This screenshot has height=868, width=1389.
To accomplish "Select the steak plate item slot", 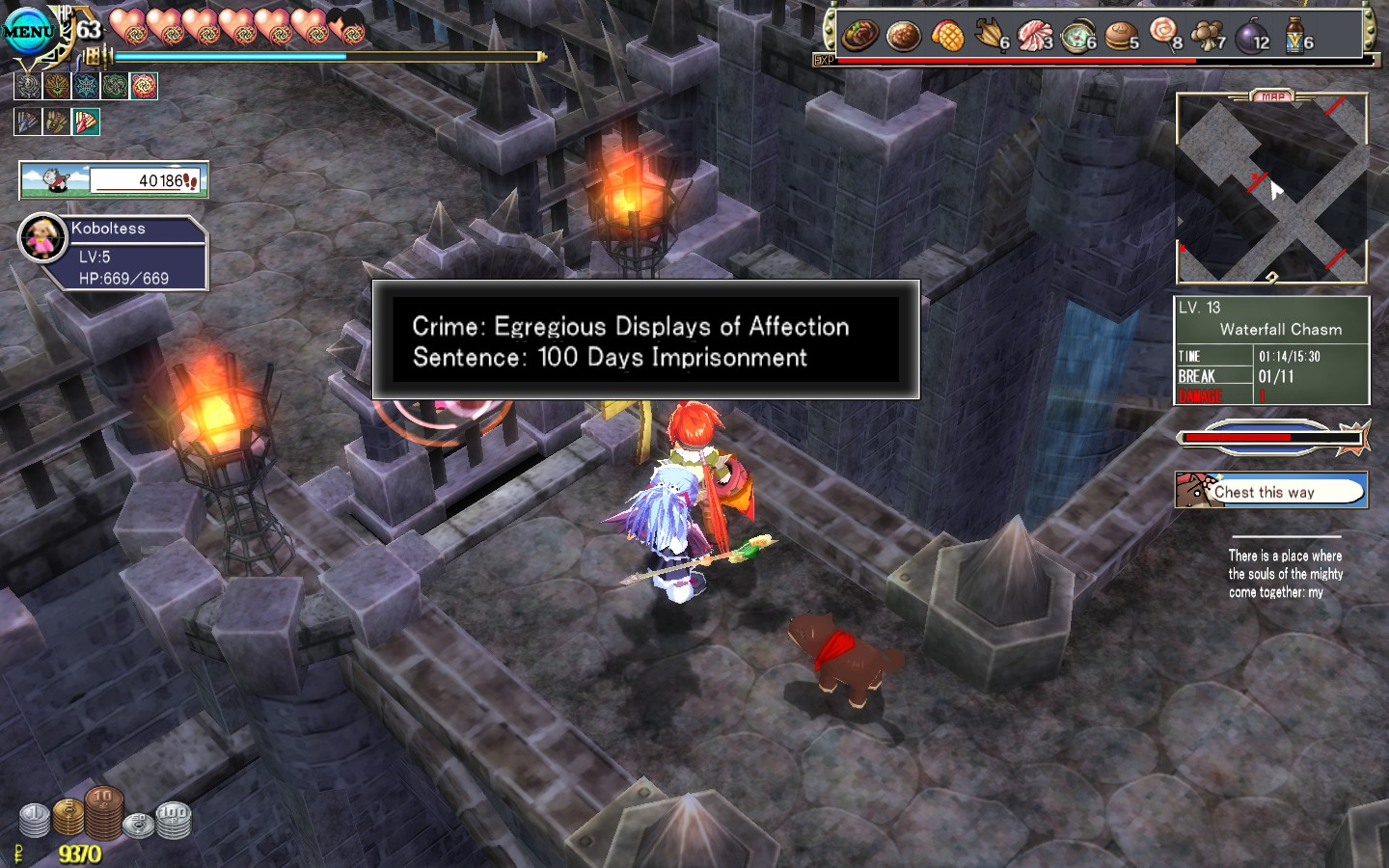I will tap(859, 36).
